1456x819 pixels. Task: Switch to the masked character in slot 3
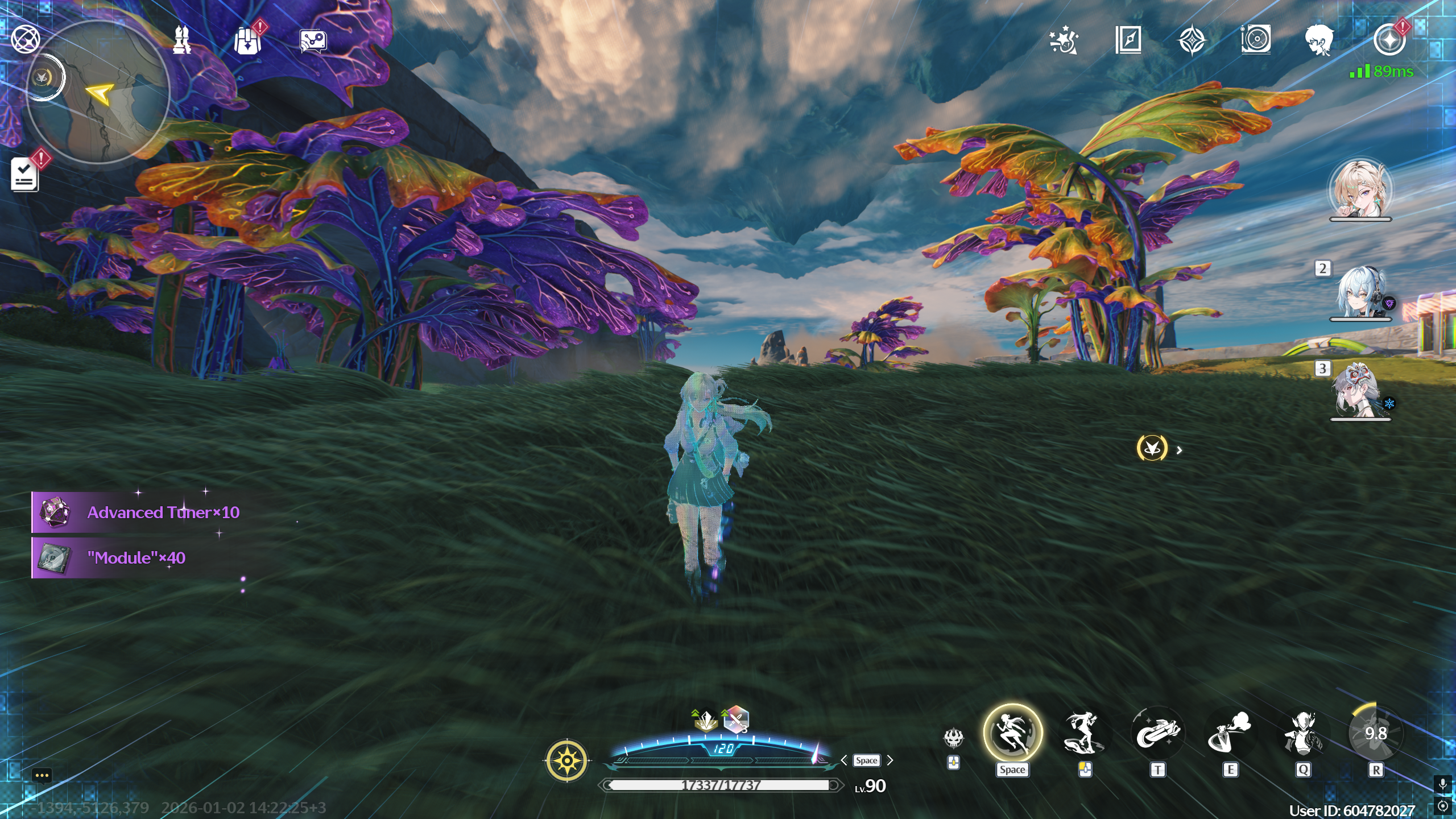[1360, 391]
